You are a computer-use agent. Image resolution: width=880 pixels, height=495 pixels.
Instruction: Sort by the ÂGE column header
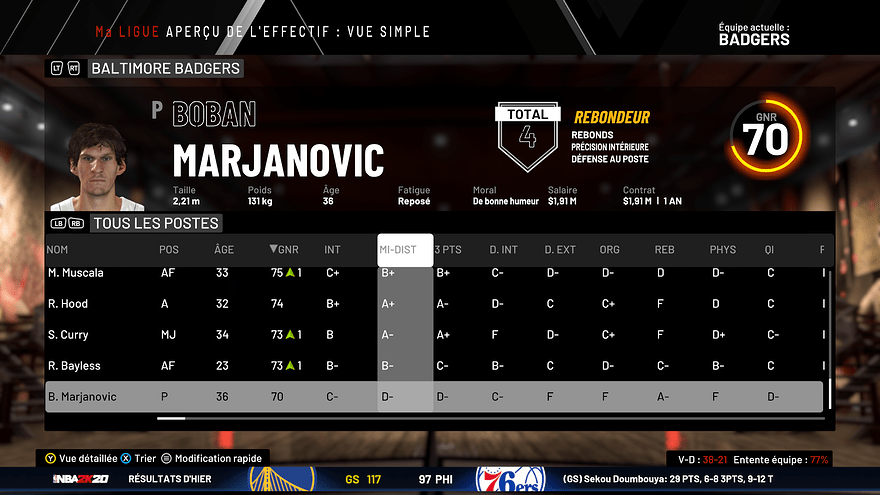224,250
